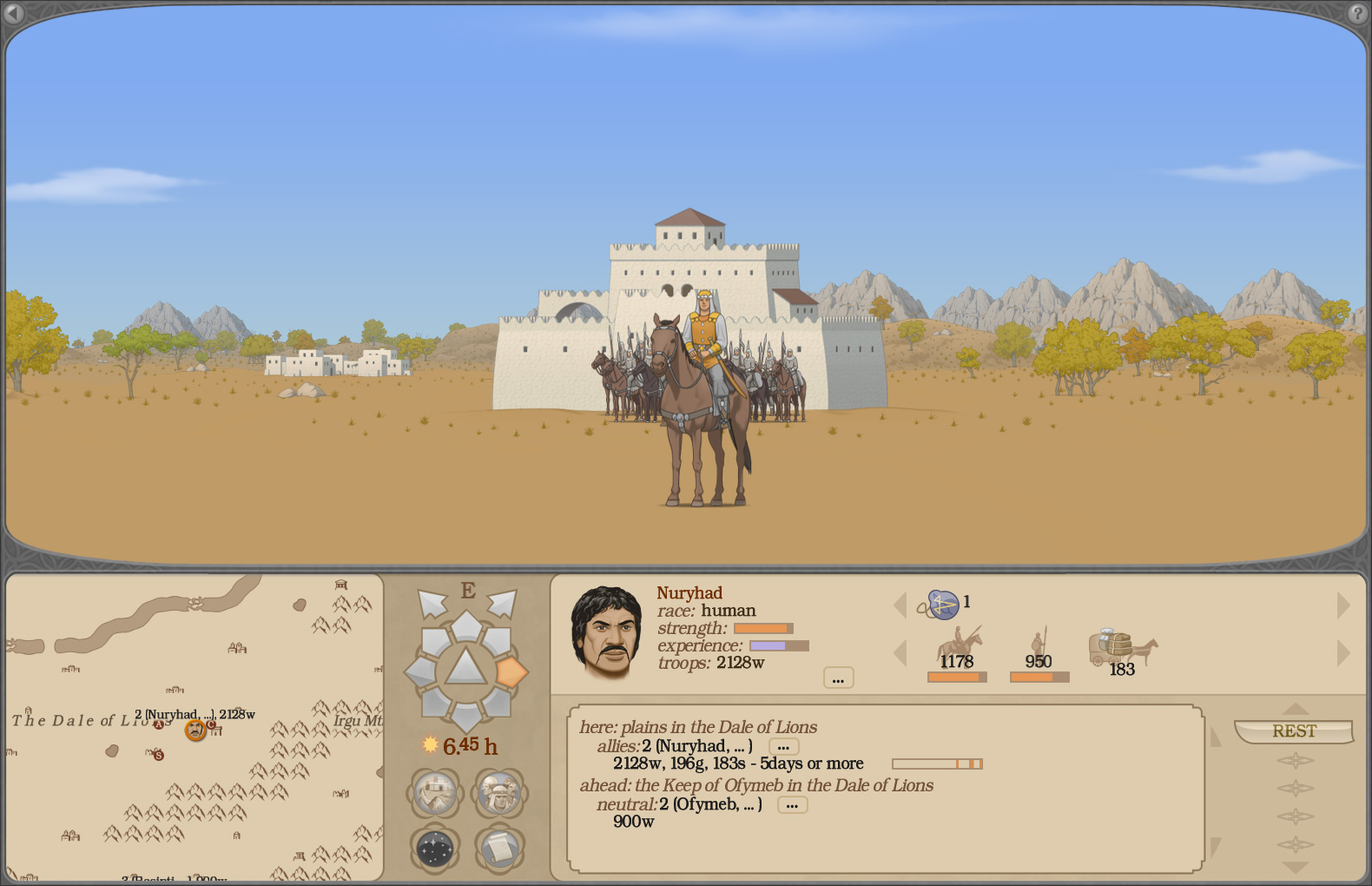Viewport: 1372px width, 886px height.
Task: Select the party members faces icon
Action: [x=499, y=793]
